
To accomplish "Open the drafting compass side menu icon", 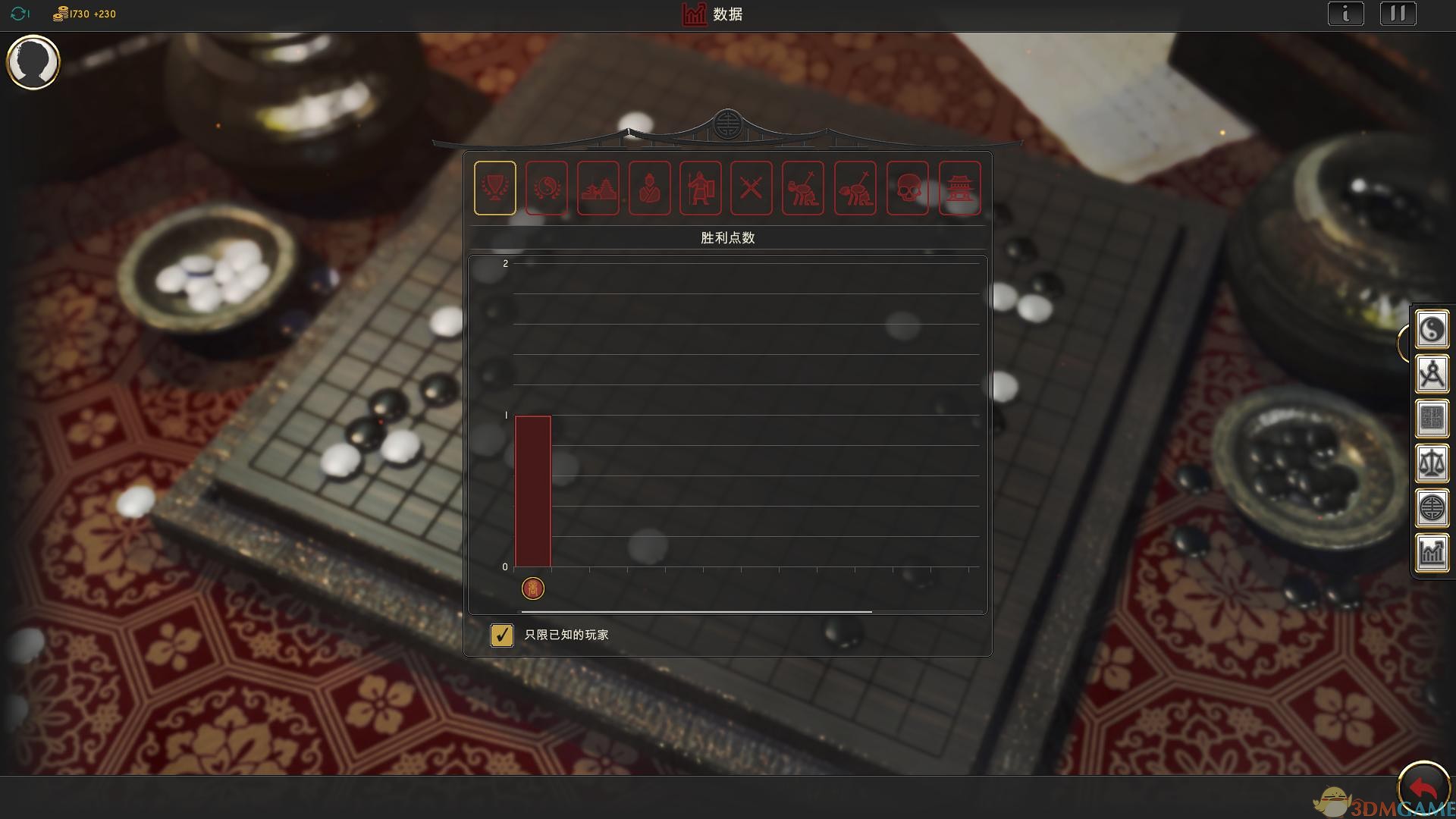I will click(1432, 374).
